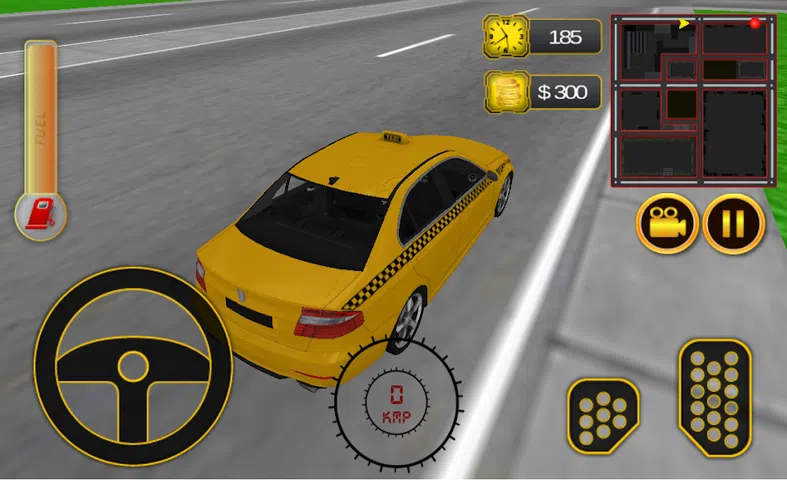Click the red destination marker on minimap
This screenshot has width=787, height=480.
pyautogui.click(x=755, y=23)
